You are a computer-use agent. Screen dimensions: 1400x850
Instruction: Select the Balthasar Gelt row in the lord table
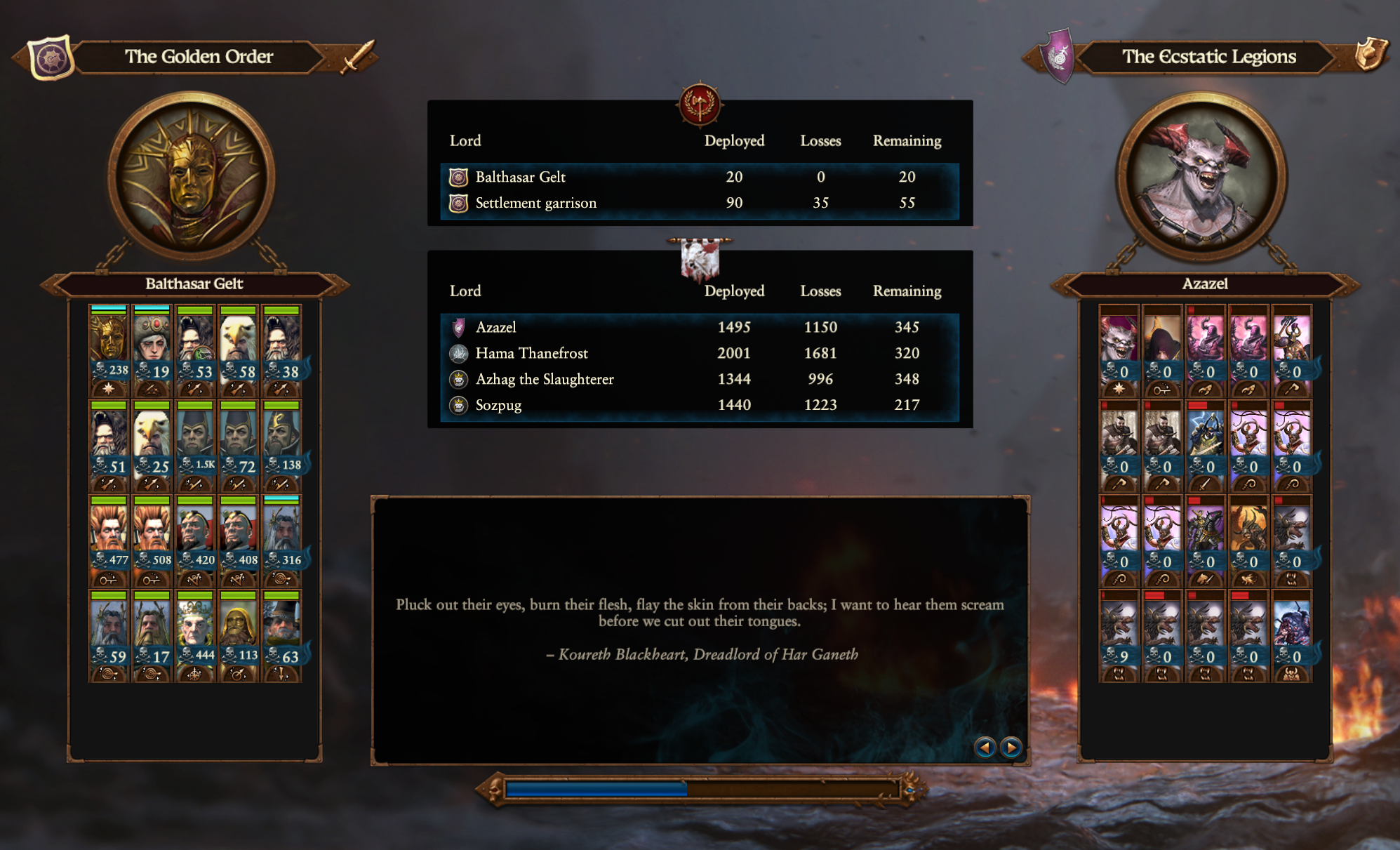point(699,177)
